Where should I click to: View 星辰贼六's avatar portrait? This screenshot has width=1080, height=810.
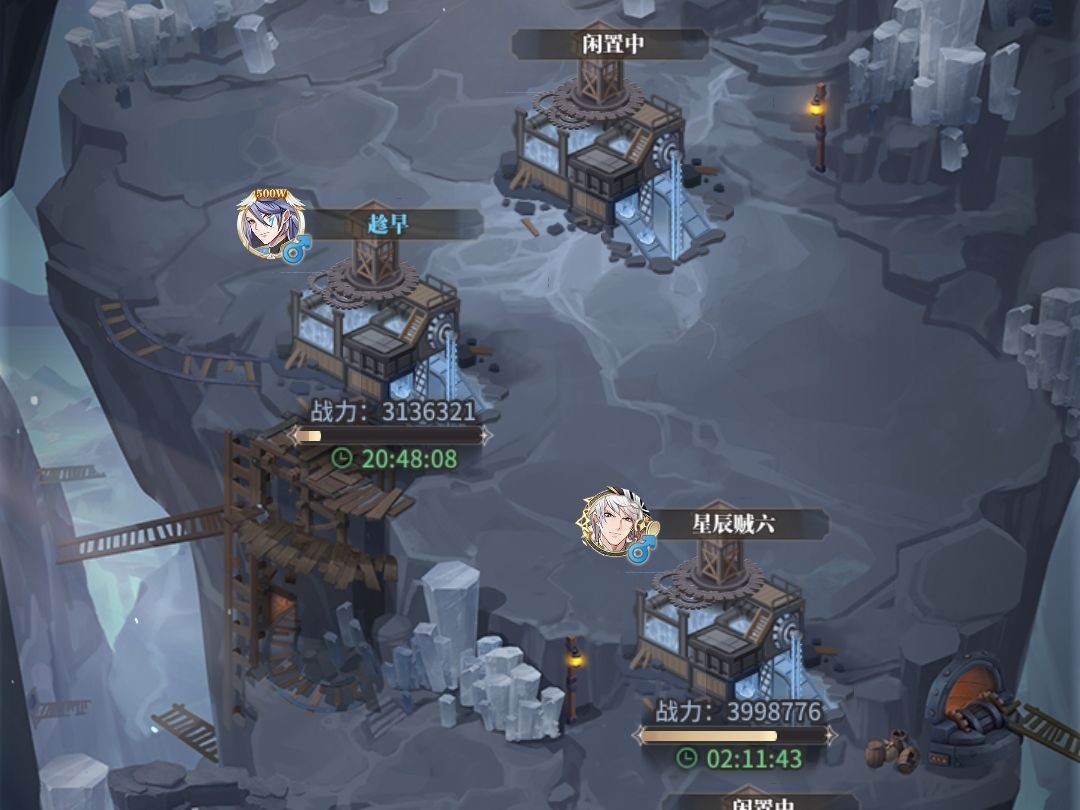(608, 524)
